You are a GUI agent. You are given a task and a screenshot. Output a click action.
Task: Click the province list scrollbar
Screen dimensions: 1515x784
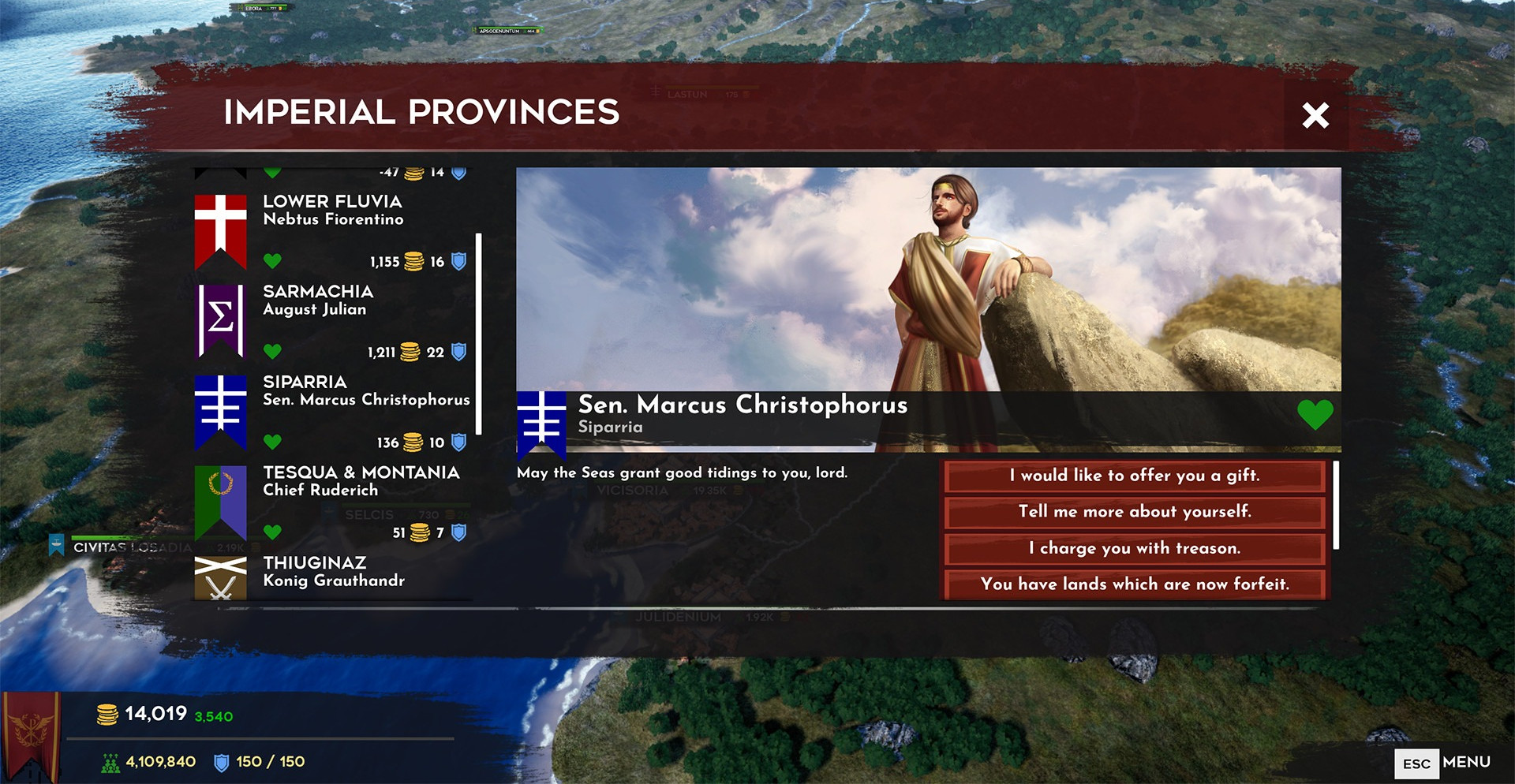pyautogui.click(x=479, y=333)
